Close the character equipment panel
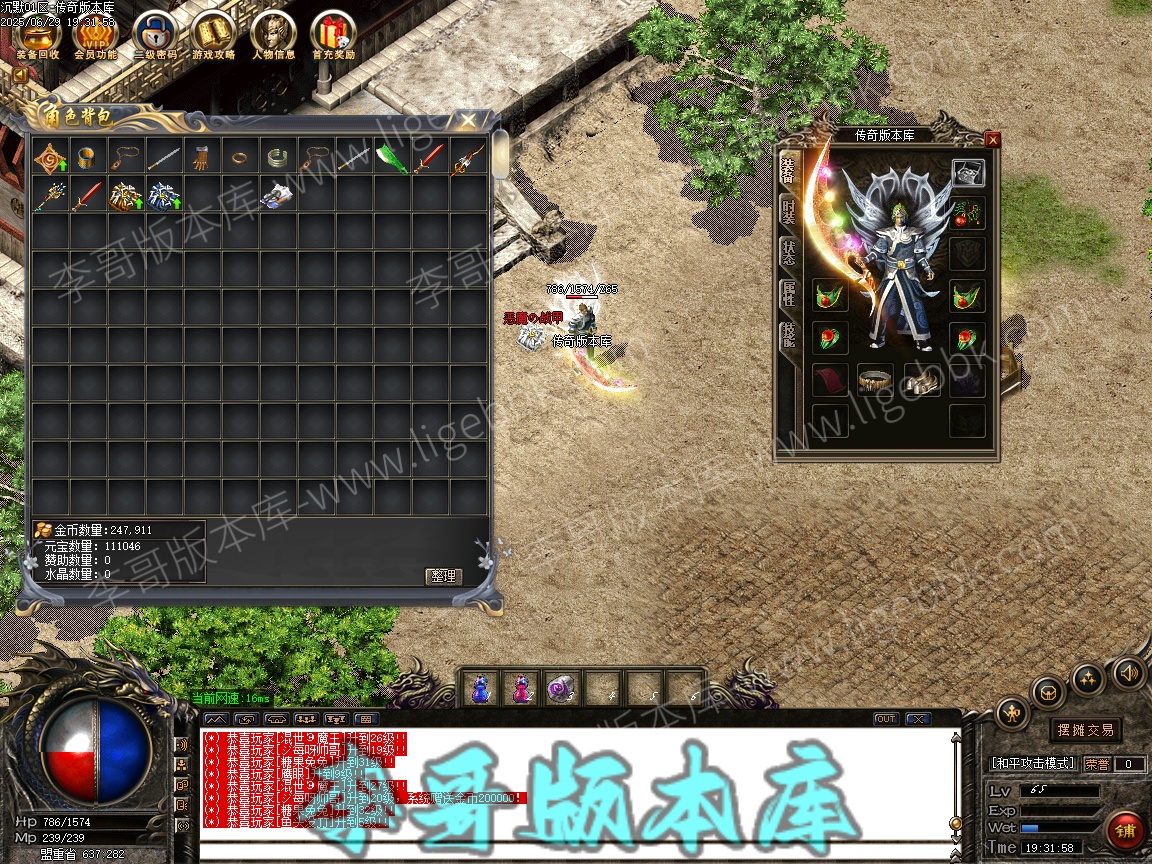 click(992, 140)
